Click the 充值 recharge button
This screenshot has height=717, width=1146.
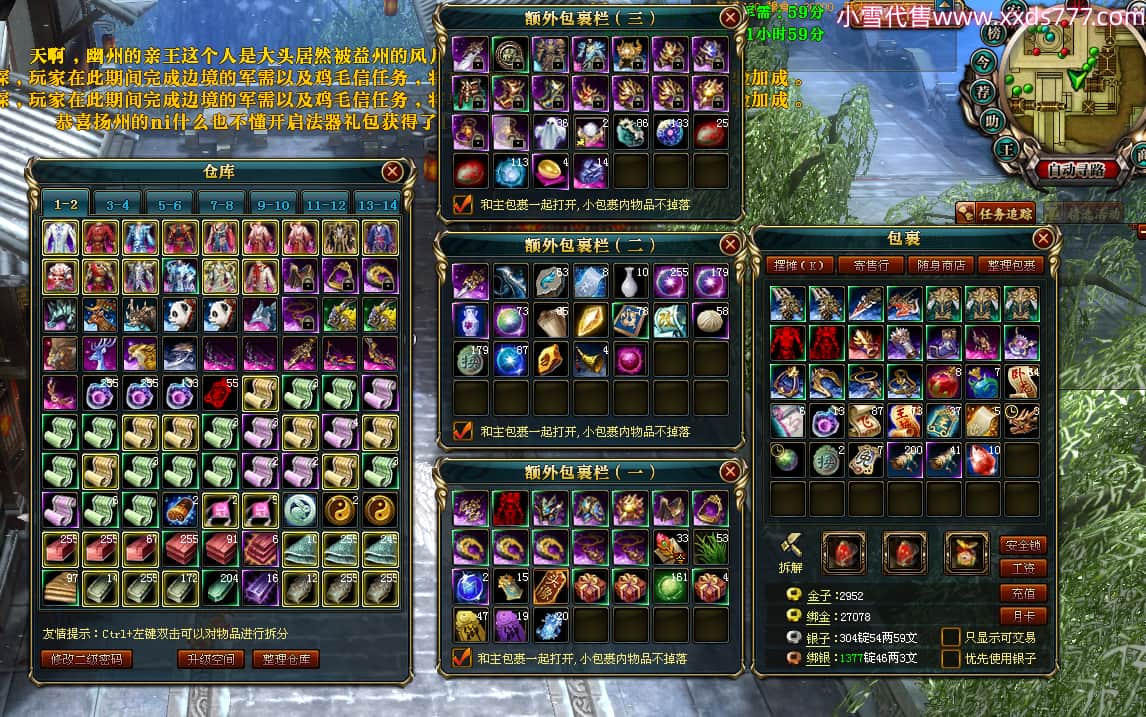pos(1022,592)
